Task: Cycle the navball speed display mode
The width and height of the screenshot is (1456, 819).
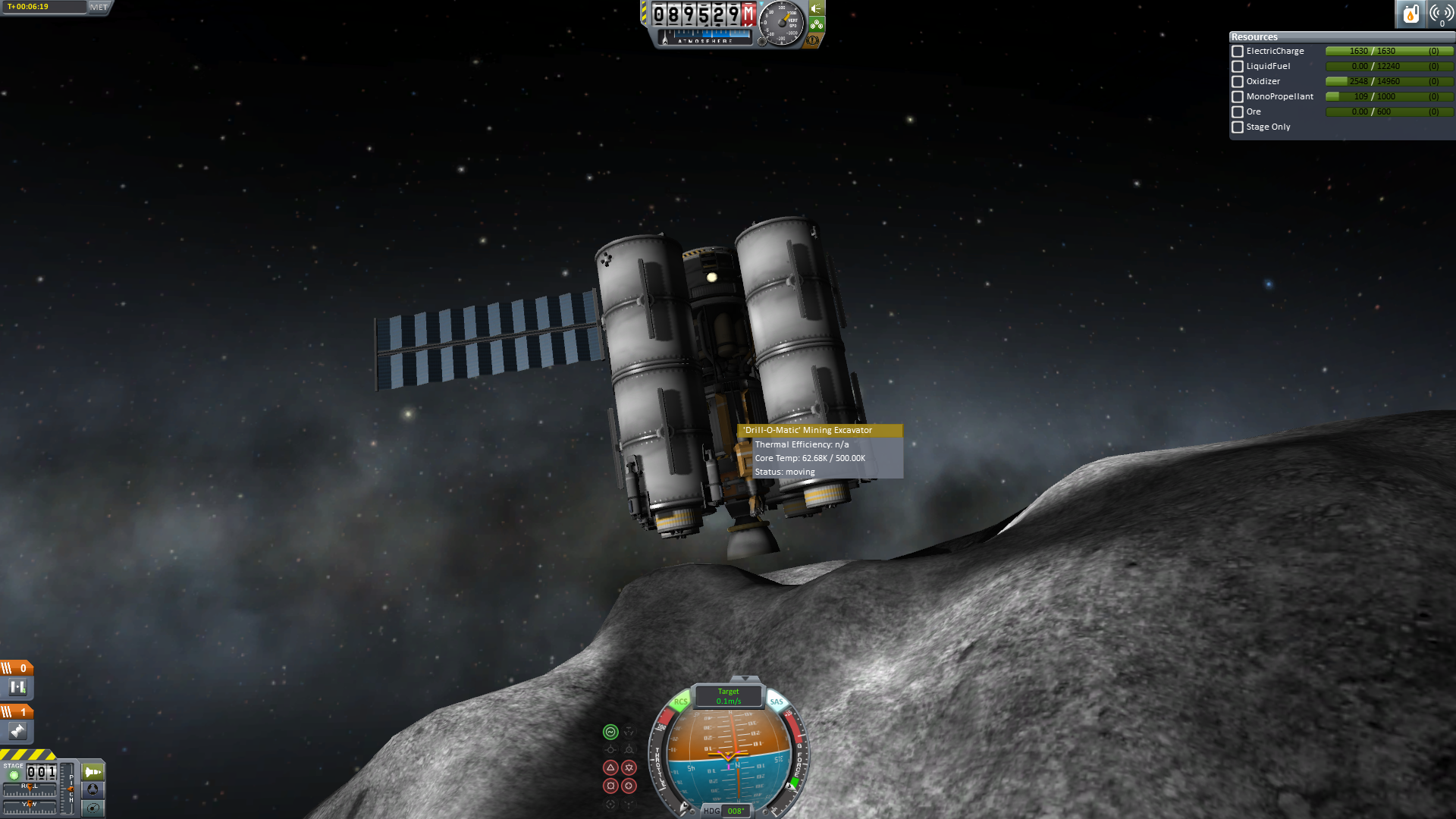Action: pyautogui.click(x=729, y=695)
